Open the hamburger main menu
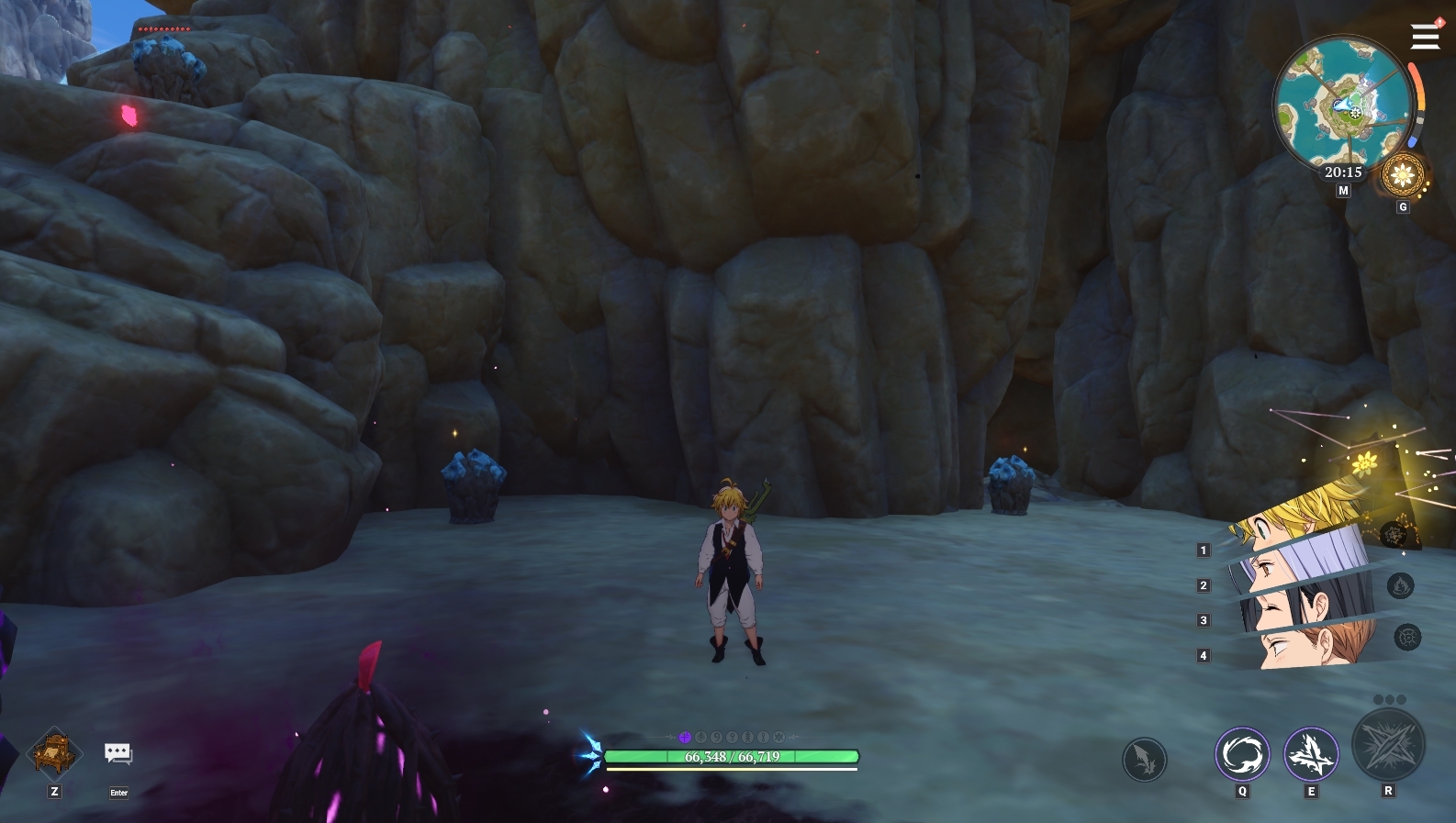The width and height of the screenshot is (1456, 823). point(1425,37)
